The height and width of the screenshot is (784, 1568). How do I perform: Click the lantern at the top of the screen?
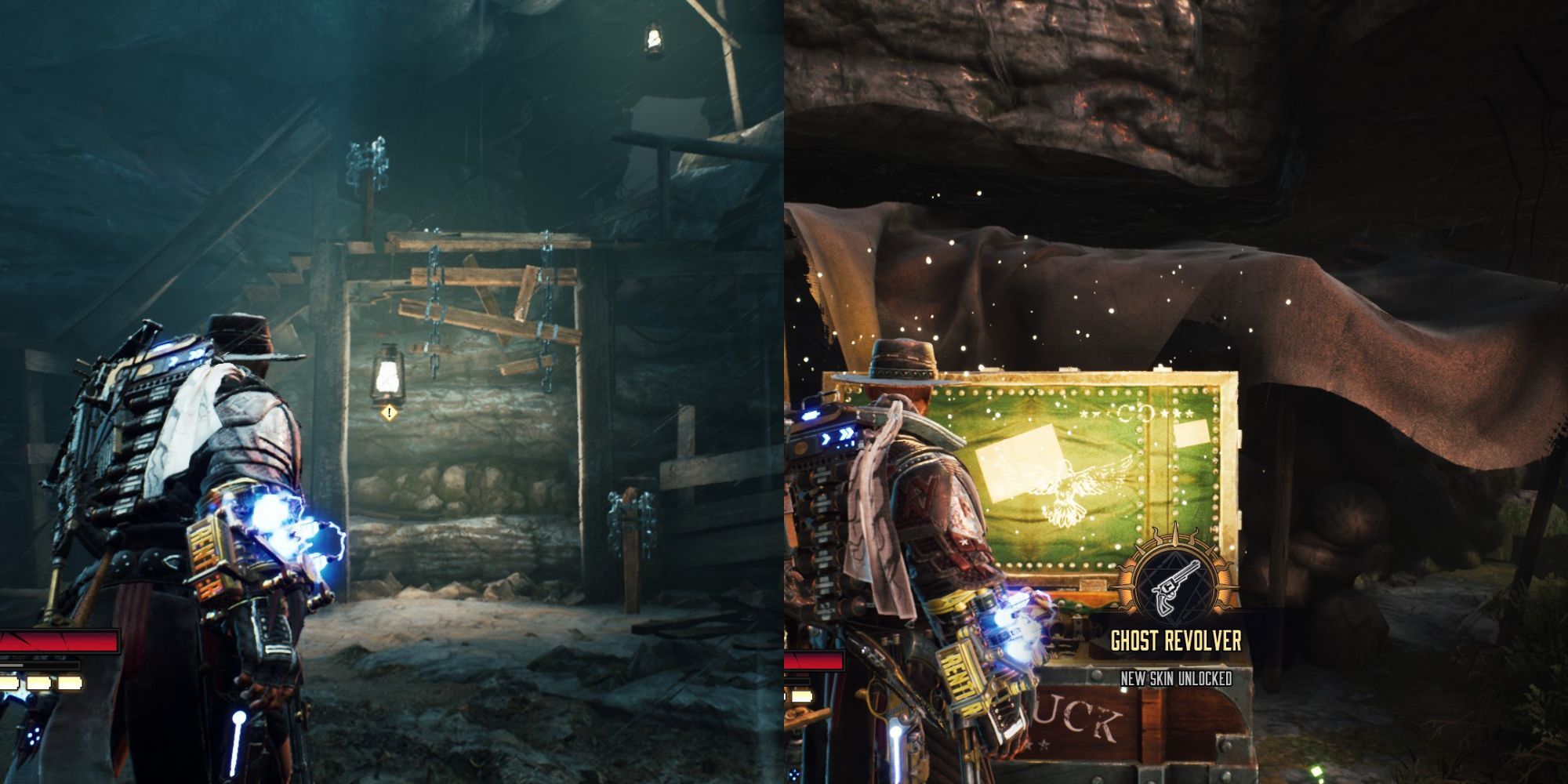(x=653, y=37)
